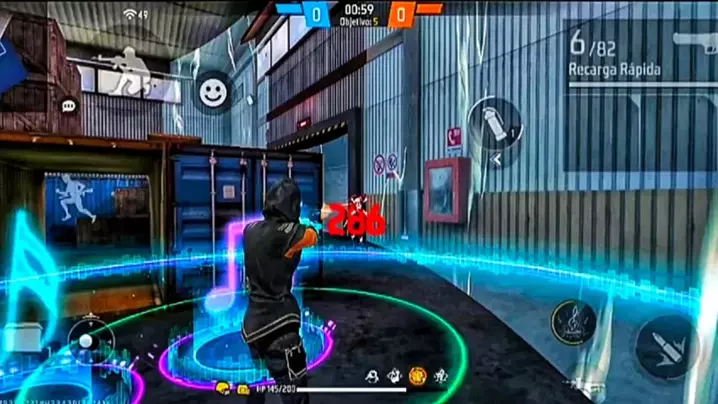Tap the bullet fire button
The height and width of the screenshot is (404, 718).
[664, 346]
